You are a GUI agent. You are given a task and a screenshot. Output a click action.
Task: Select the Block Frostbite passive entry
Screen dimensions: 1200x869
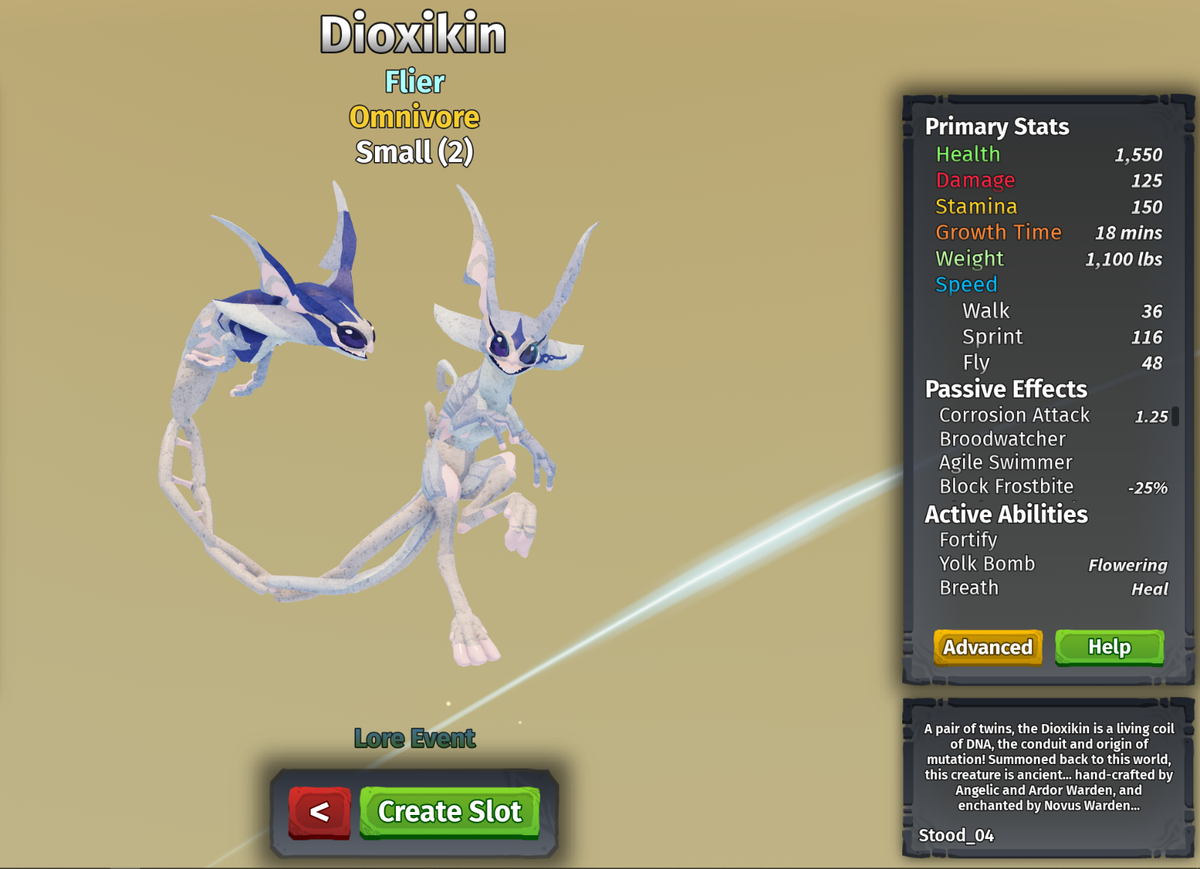(x=1006, y=487)
